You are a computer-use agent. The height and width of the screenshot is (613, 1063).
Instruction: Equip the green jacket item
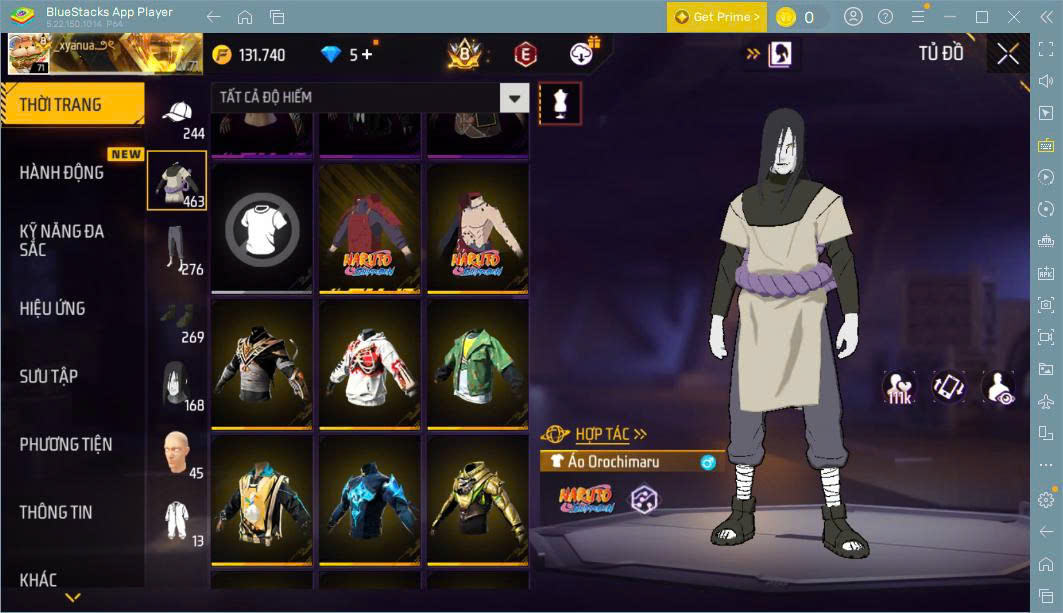point(478,363)
